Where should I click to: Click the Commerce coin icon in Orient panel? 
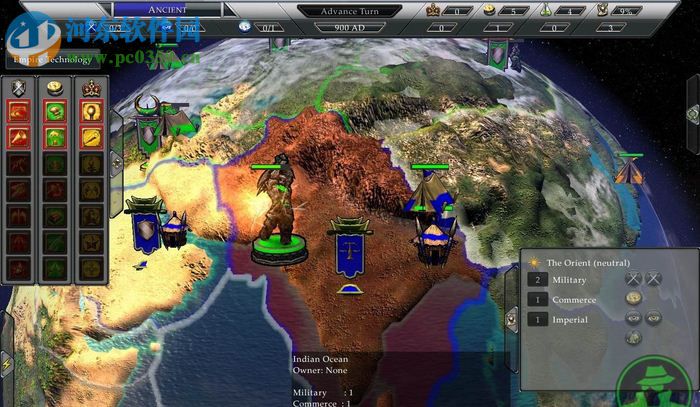pyautogui.click(x=633, y=299)
